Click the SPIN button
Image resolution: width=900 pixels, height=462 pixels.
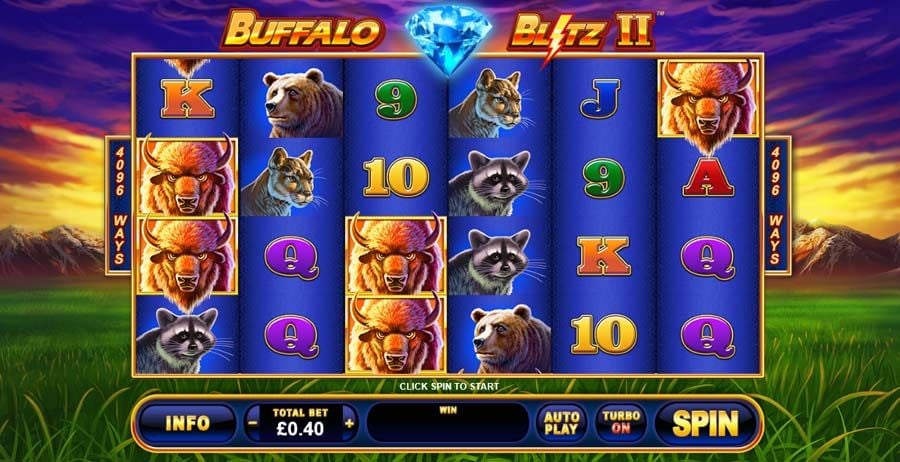pos(704,423)
